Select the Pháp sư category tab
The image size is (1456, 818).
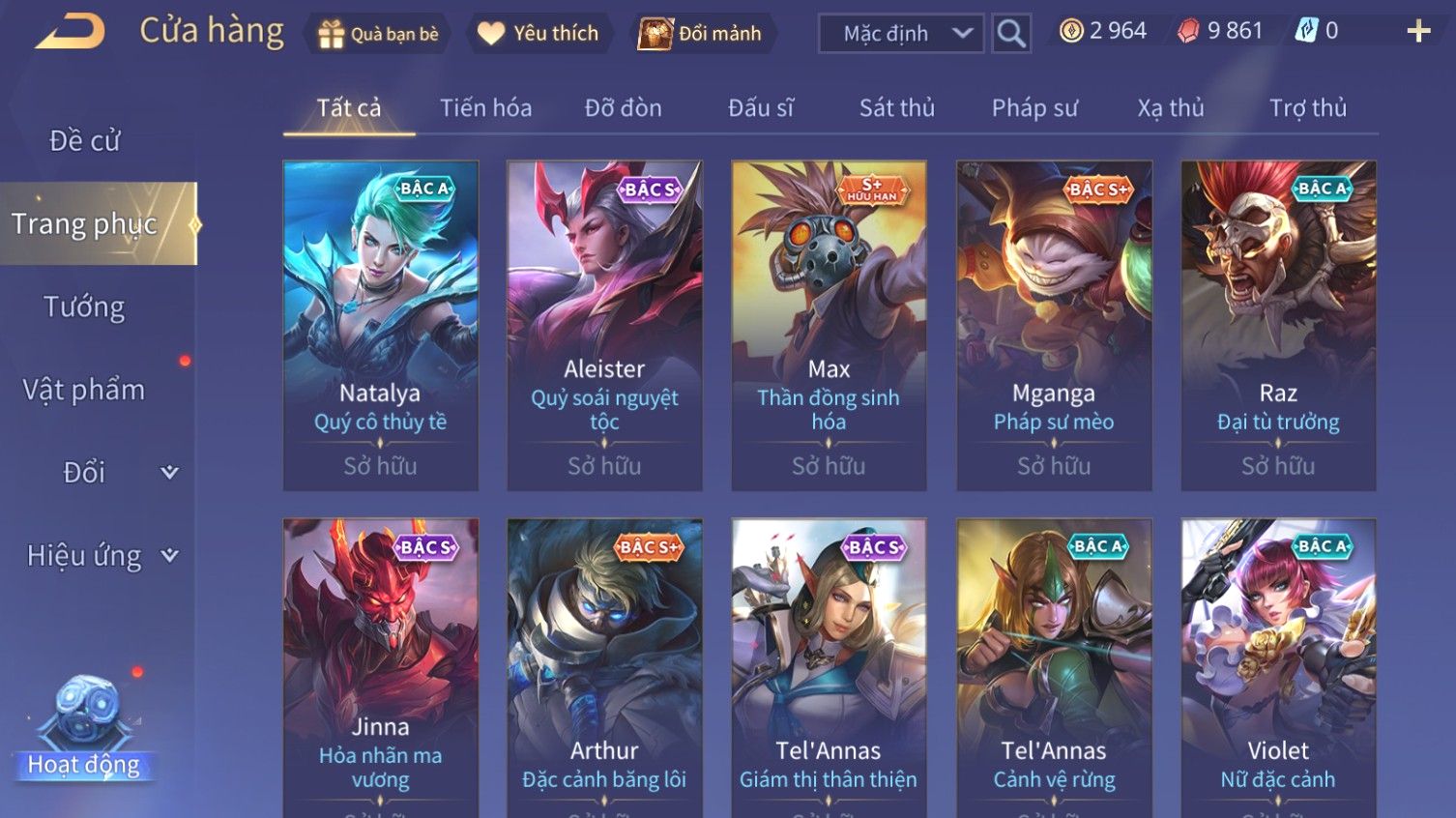pyautogui.click(x=1034, y=107)
